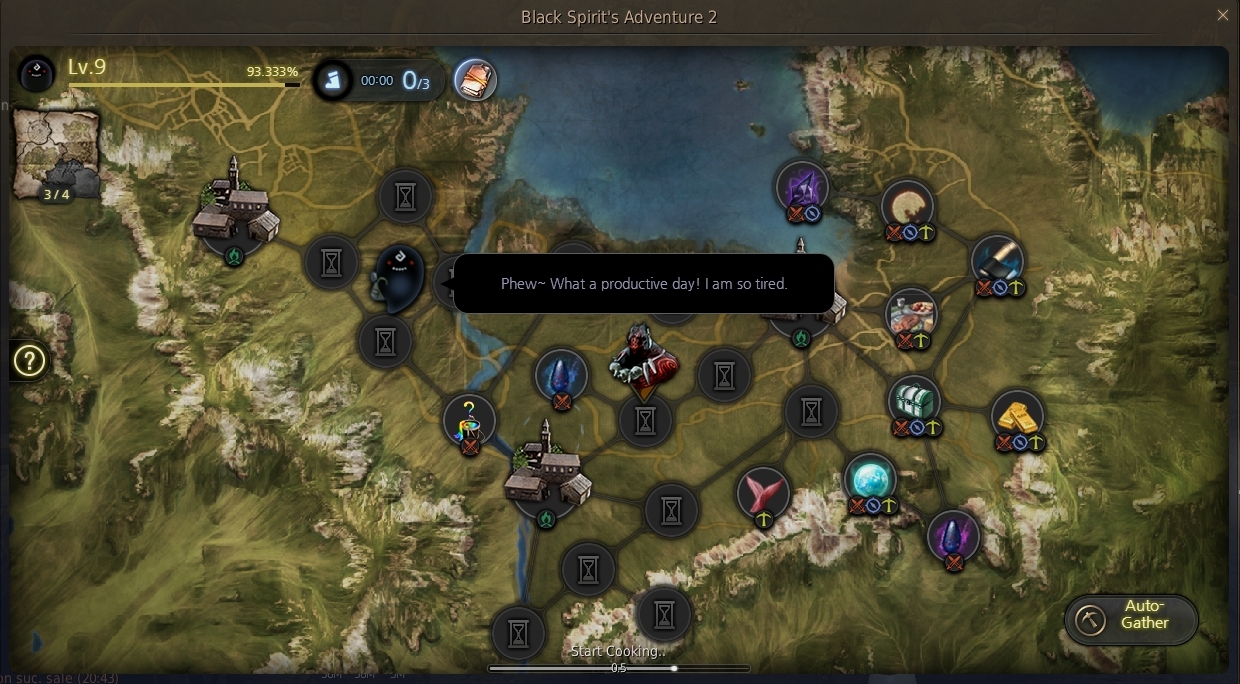The height and width of the screenshot is (684, 1240).
Task: Close the Black Spirit's Adventure window
Action: click(1222, 16)
